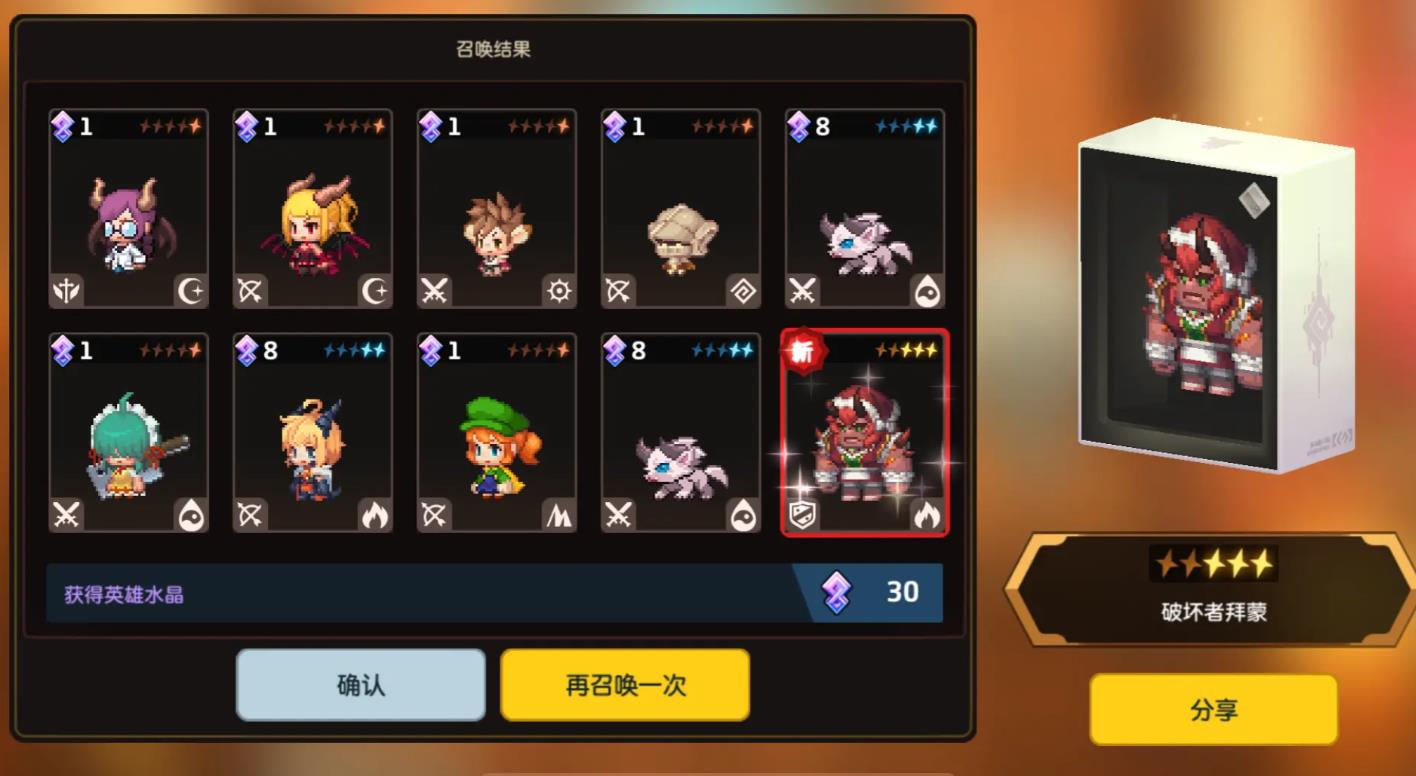
Task: Select the highlighted 破坏者拜蒙 summon card
Action: (864, 434)
